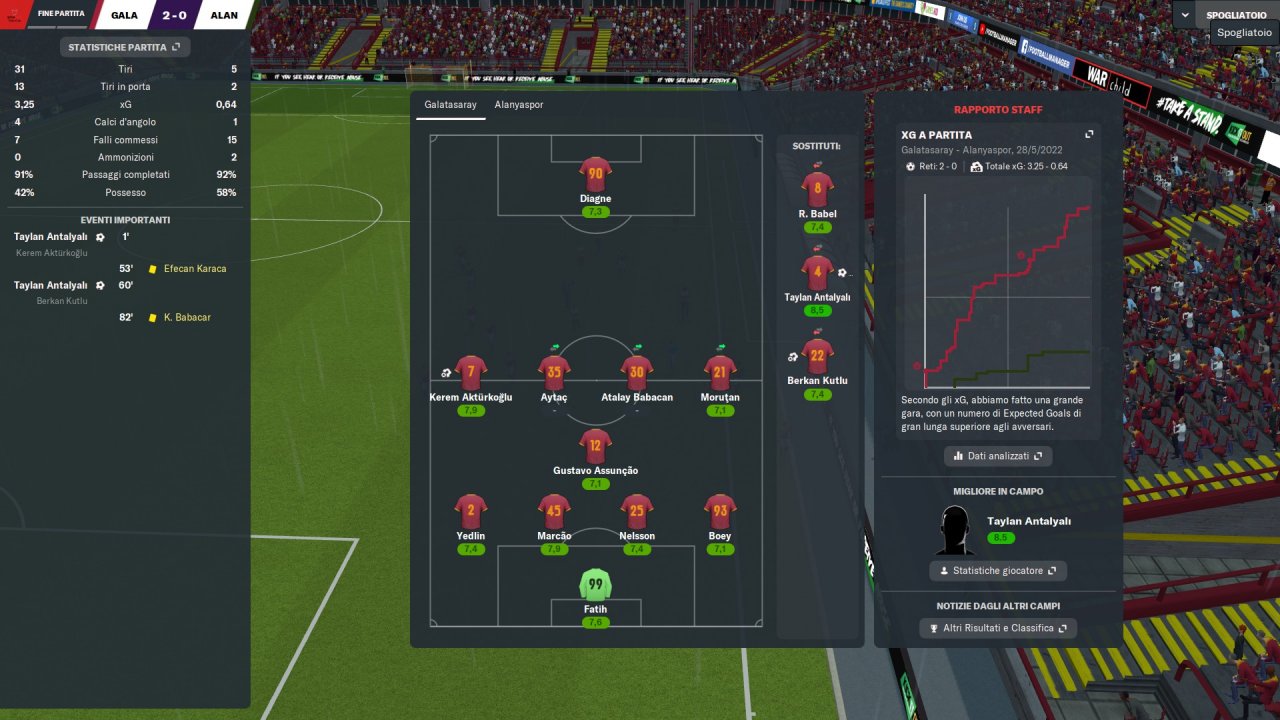
Task: Select goalkeeper Fatih on the pitch
Action: (595, 584)
